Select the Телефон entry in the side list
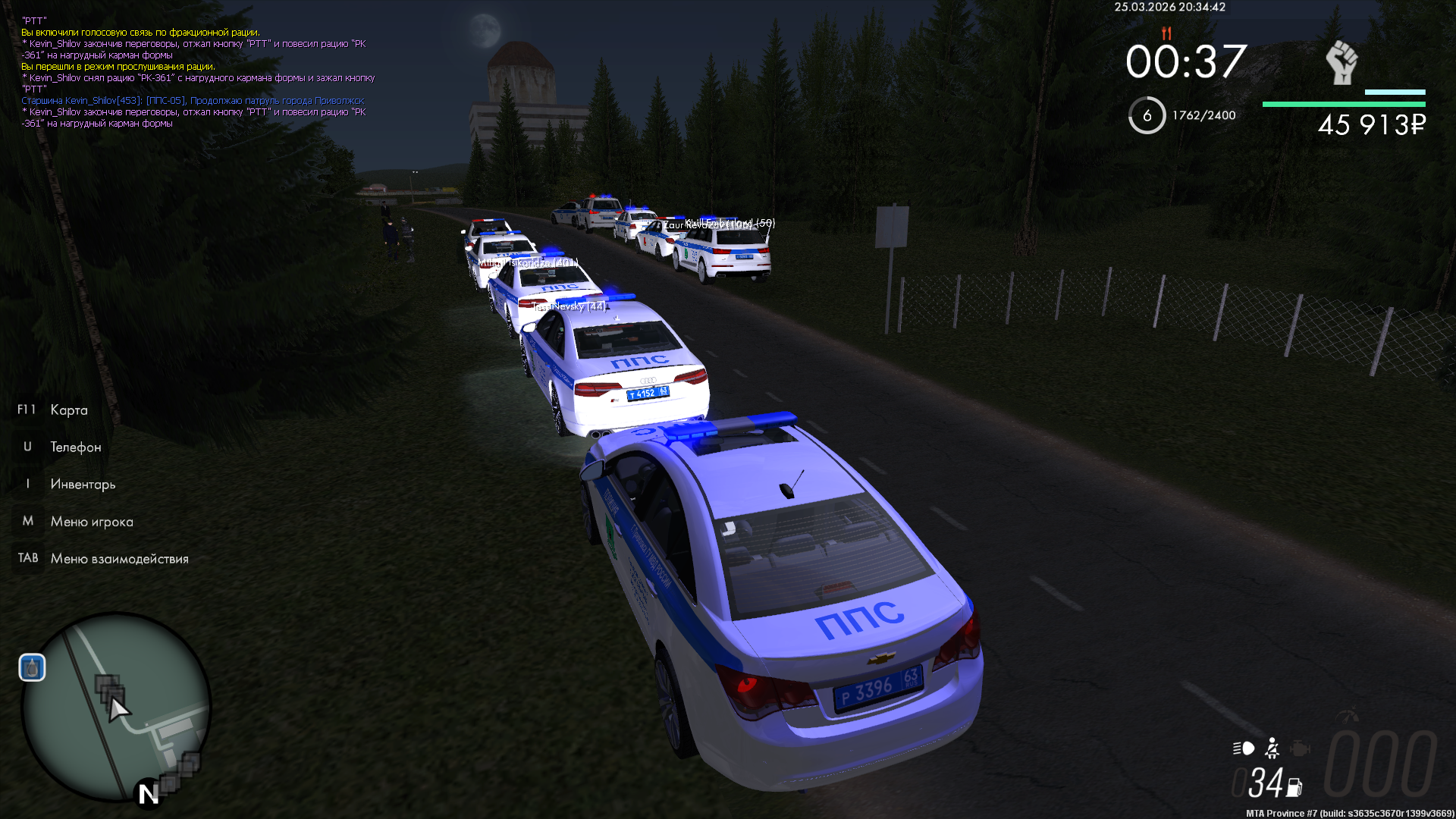 point(75,447)
